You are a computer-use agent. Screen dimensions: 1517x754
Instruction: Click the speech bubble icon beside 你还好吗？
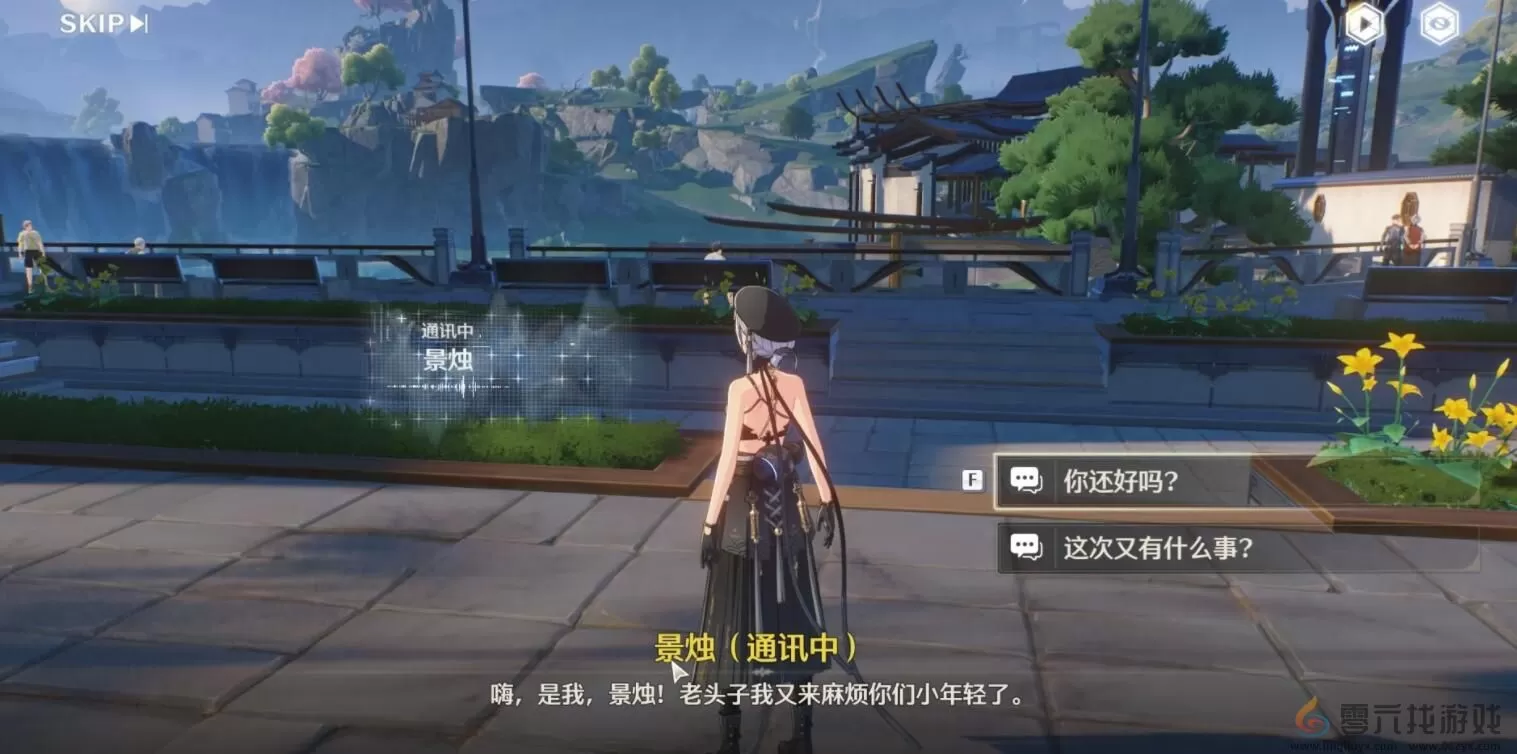click(1028, 481)
